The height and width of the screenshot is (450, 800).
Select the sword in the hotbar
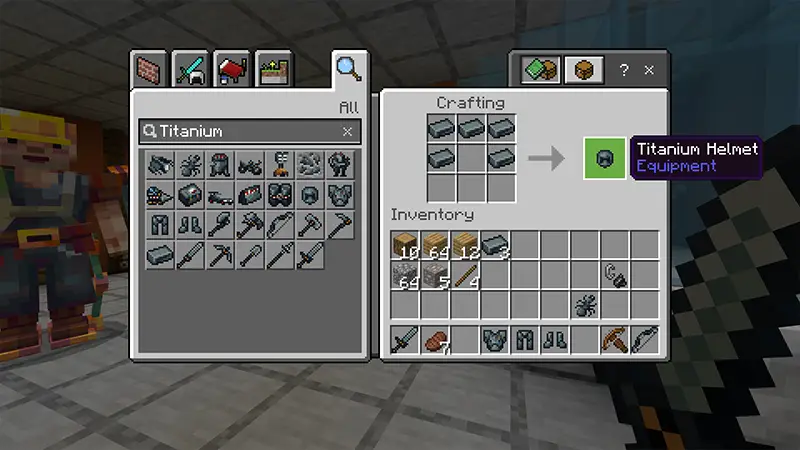(405, 340)
